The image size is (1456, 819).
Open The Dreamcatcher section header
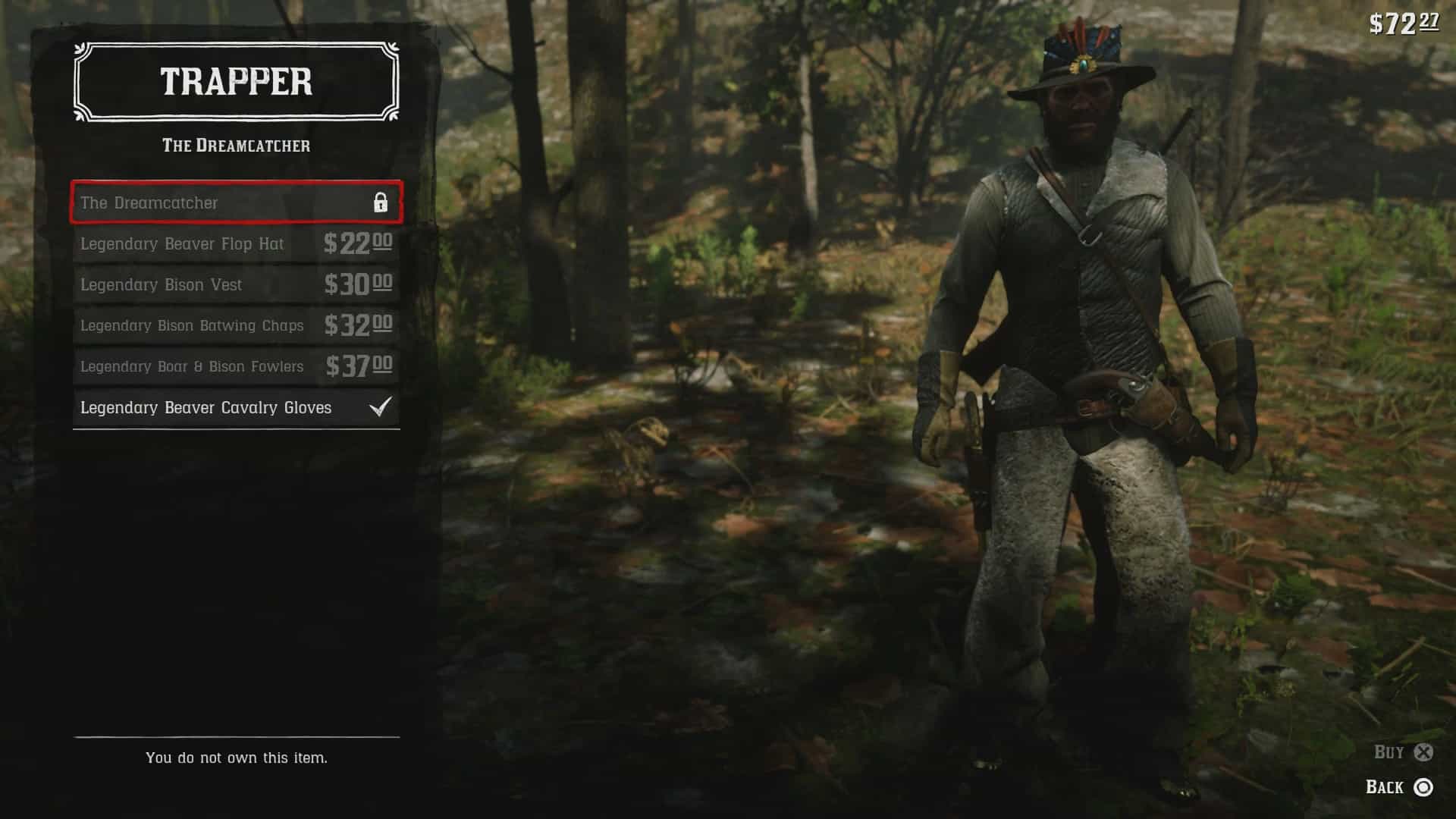(236, 146)
